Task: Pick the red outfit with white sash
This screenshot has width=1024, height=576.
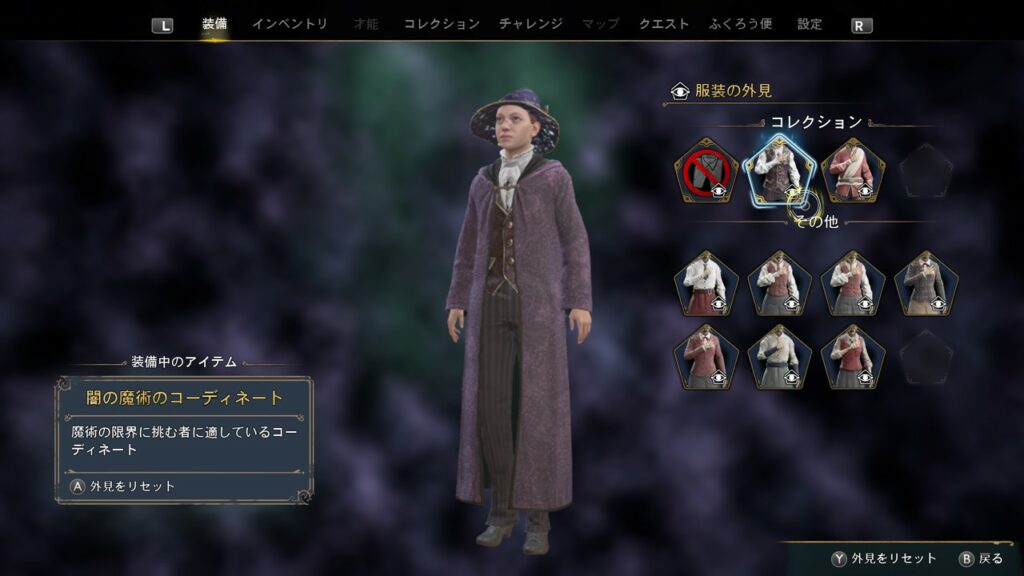Action: (x=853, y=171)
